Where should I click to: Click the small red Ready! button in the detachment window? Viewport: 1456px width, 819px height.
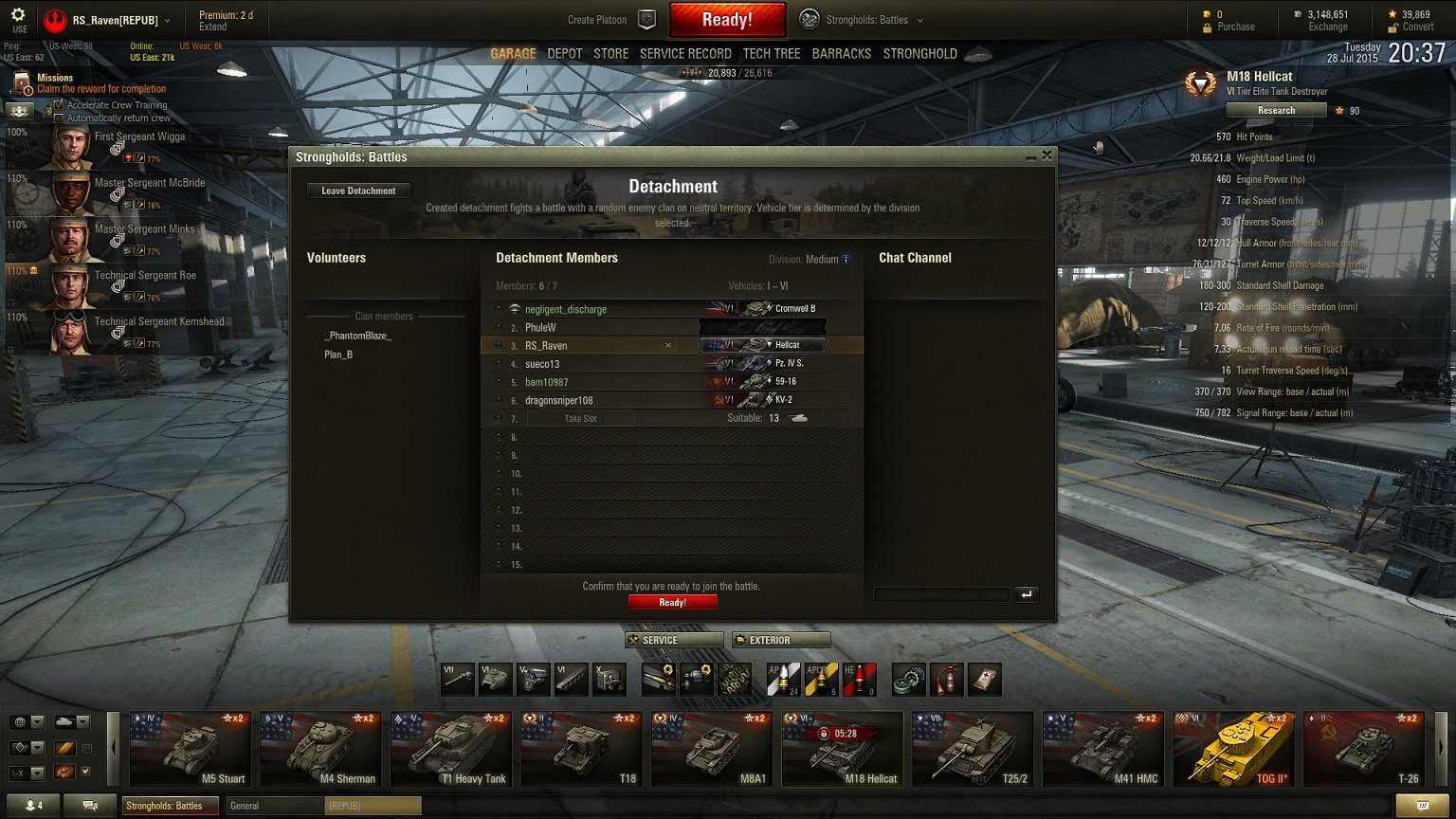672,603
